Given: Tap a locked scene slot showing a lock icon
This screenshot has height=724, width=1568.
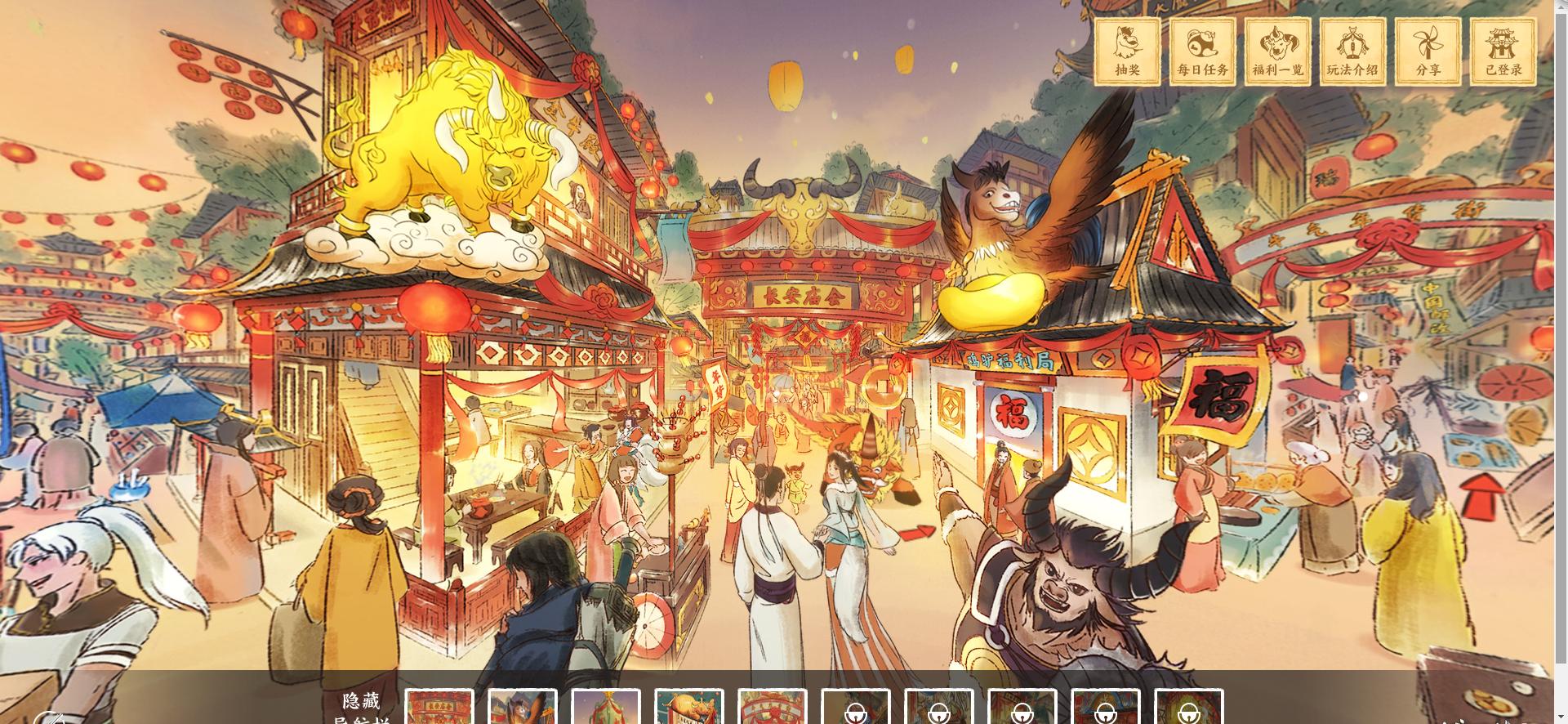Looking at the screenshot, I should click(856, 708).
